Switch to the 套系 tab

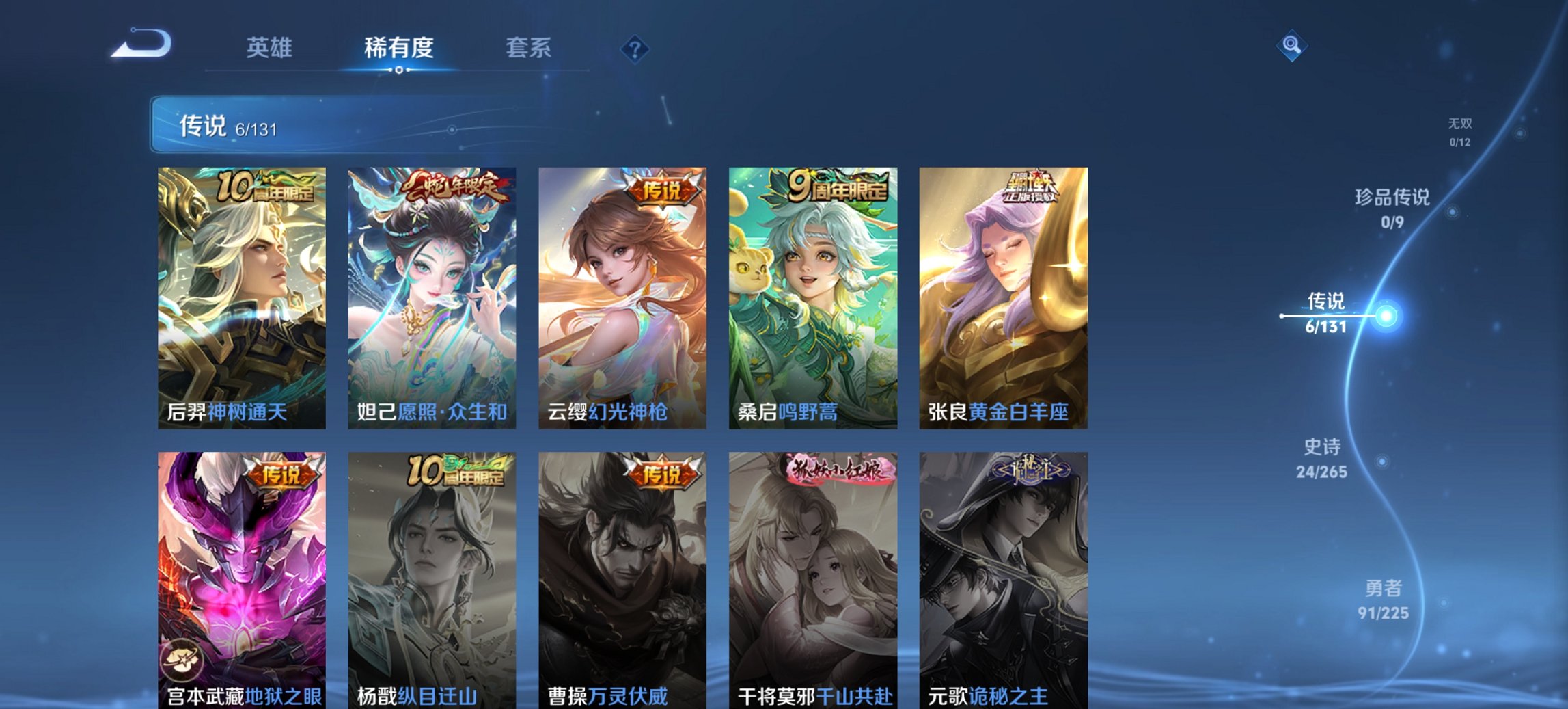[x=529, y=48]
